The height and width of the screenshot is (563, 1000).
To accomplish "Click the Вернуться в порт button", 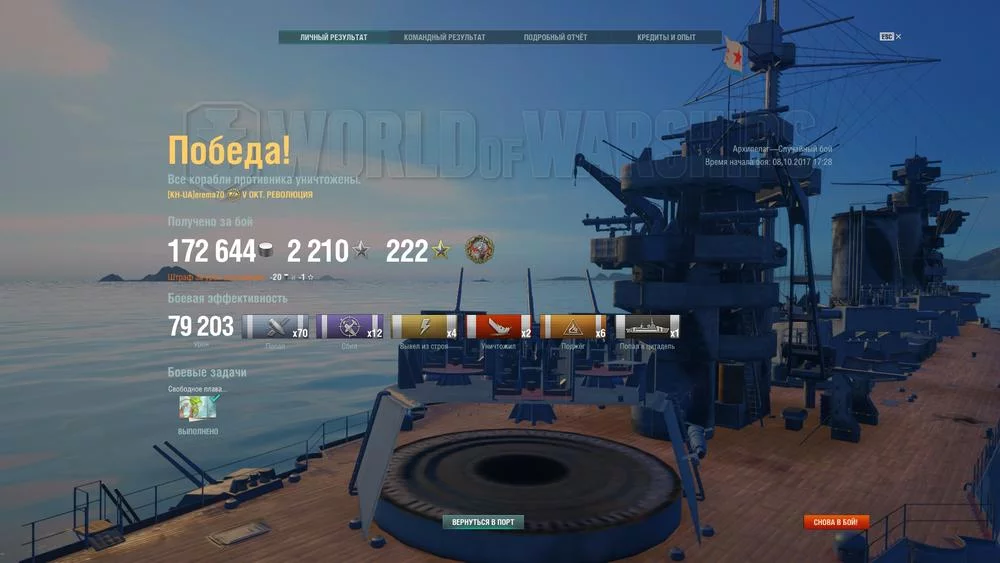I will click(483, 522).
